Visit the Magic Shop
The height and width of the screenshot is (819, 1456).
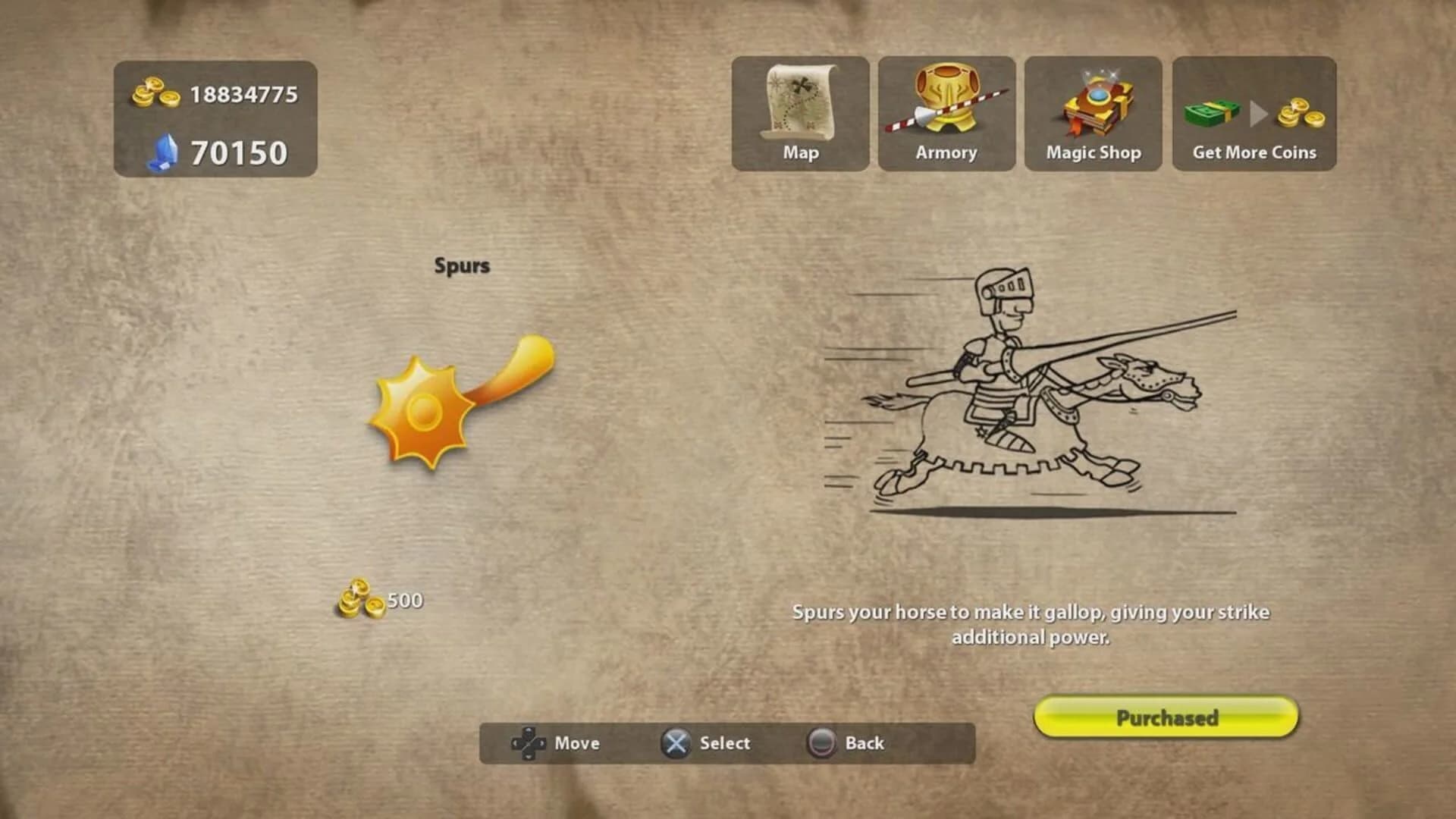1092,112
